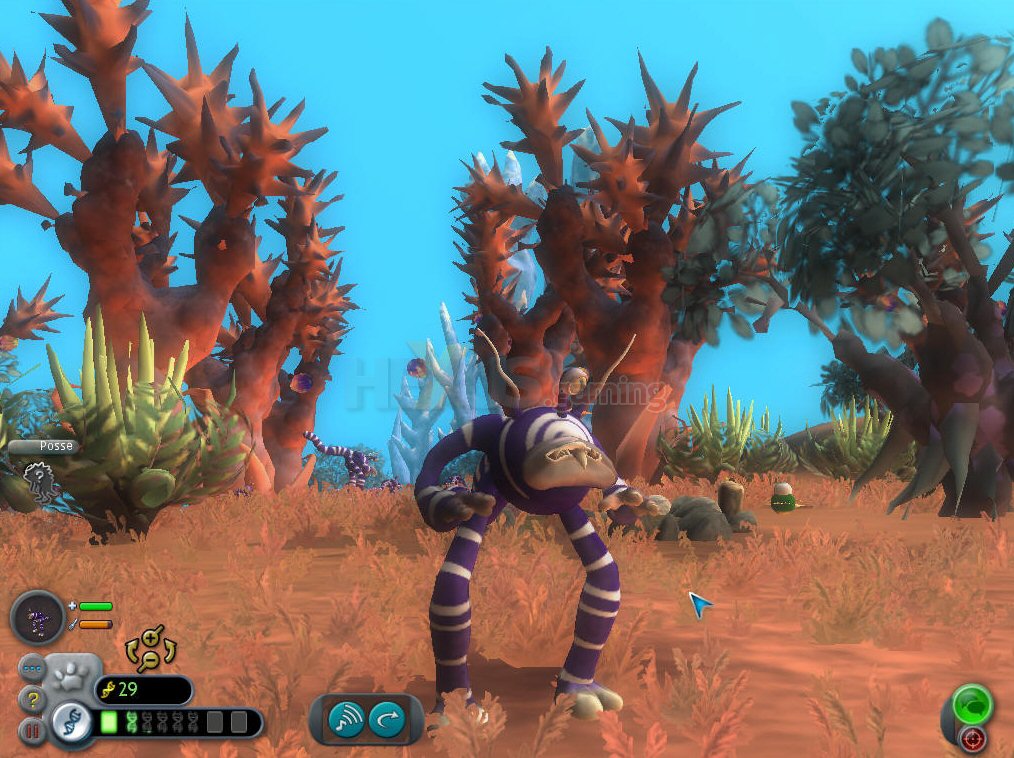
Task: Switch to the green social stance button
Action: coord(970,703)
